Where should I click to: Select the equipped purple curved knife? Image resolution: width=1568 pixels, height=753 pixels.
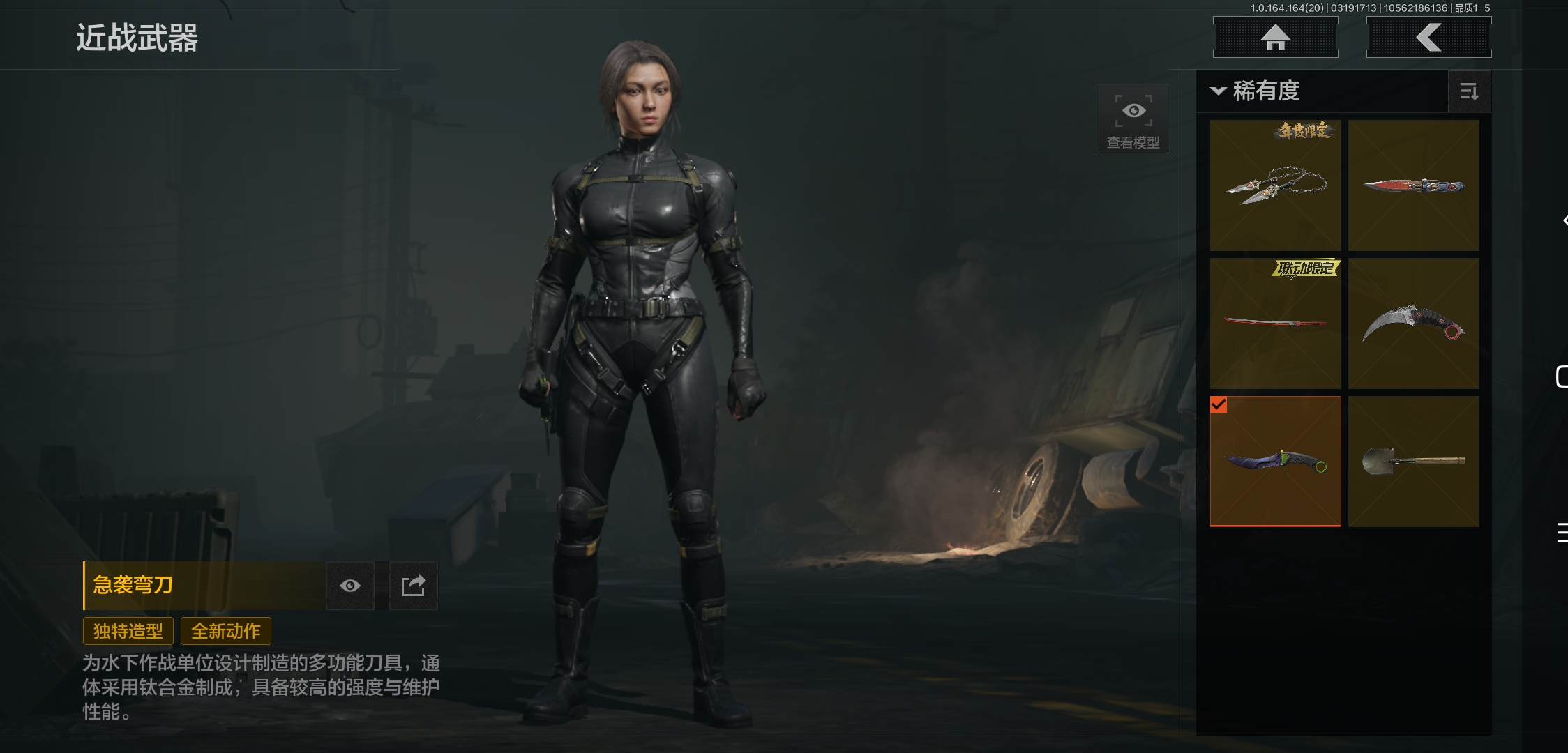click(1275, 462)
